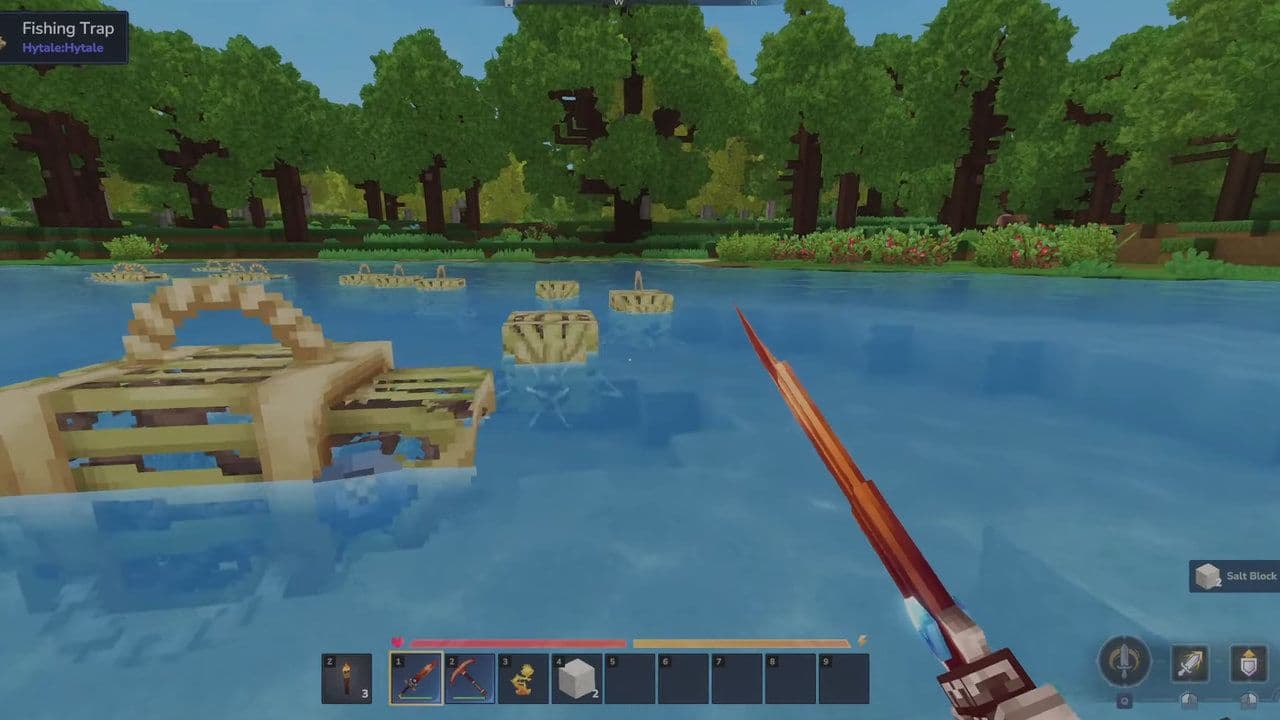Toggle the Q ability key indicator
Screen dimensions: 1280x720
[x=1126, y=702]
